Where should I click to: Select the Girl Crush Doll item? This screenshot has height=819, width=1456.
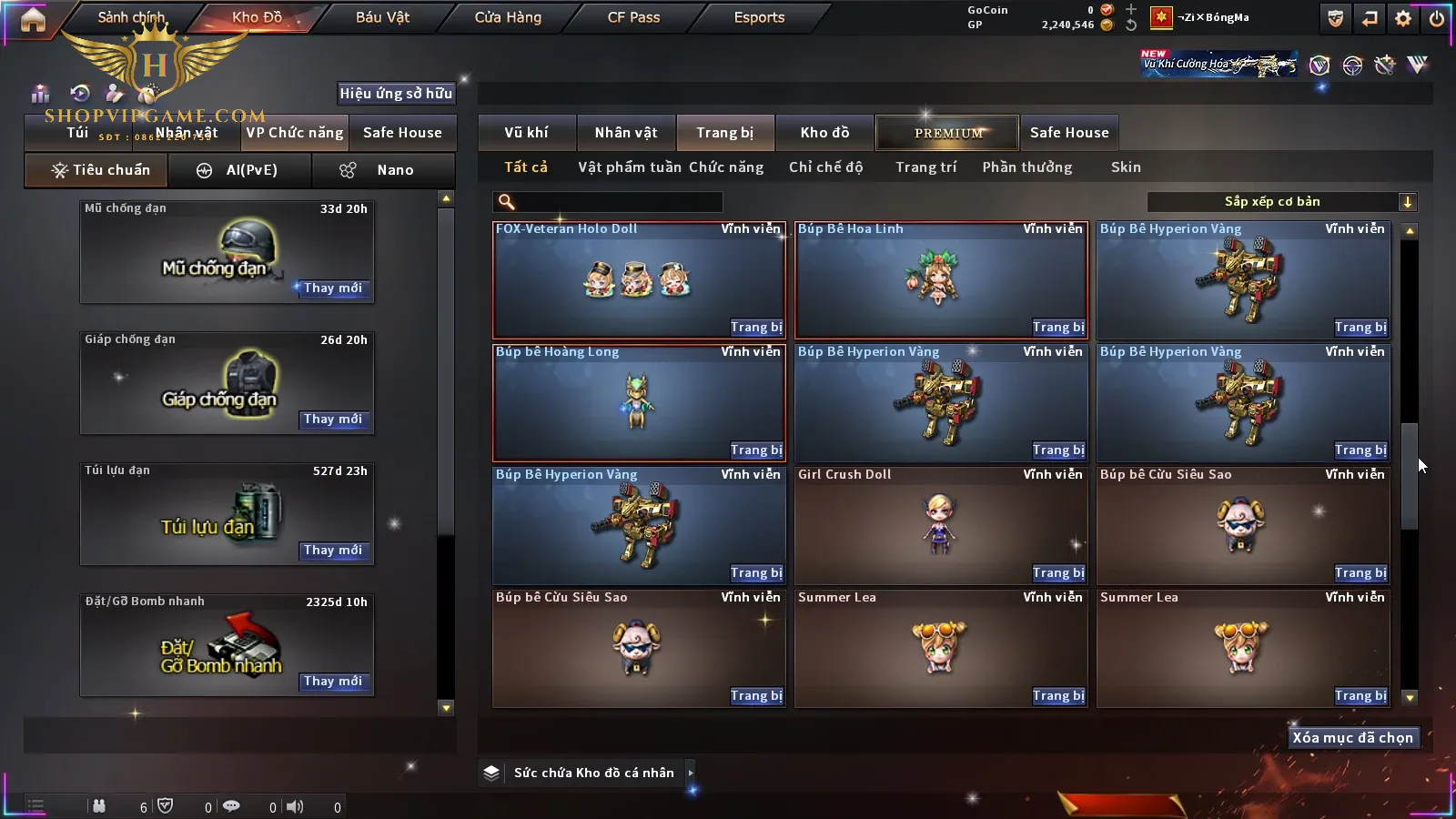[940, 525]
